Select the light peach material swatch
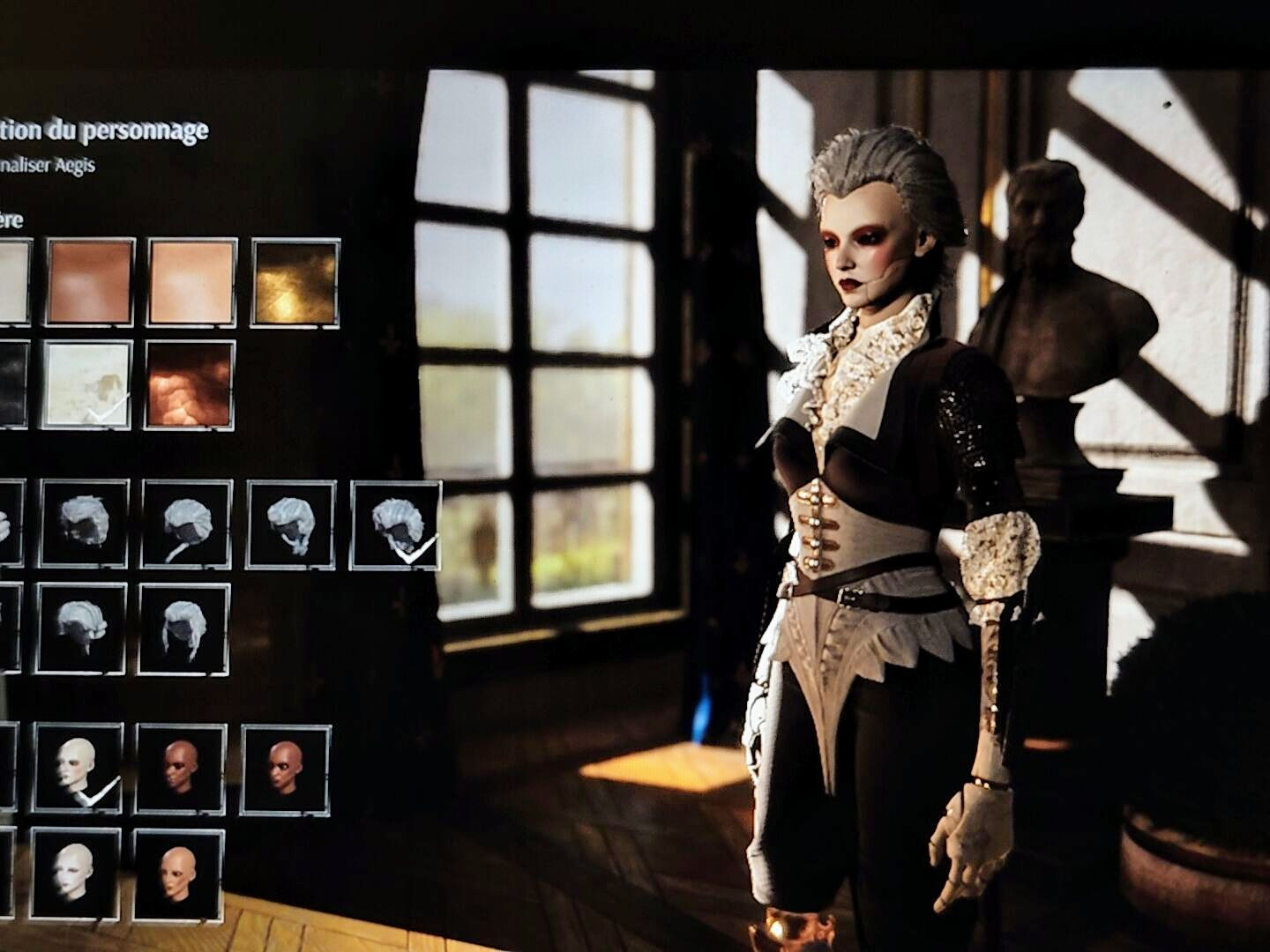The width and height of the screenshot is (1270, 952). tap(192, 280)
